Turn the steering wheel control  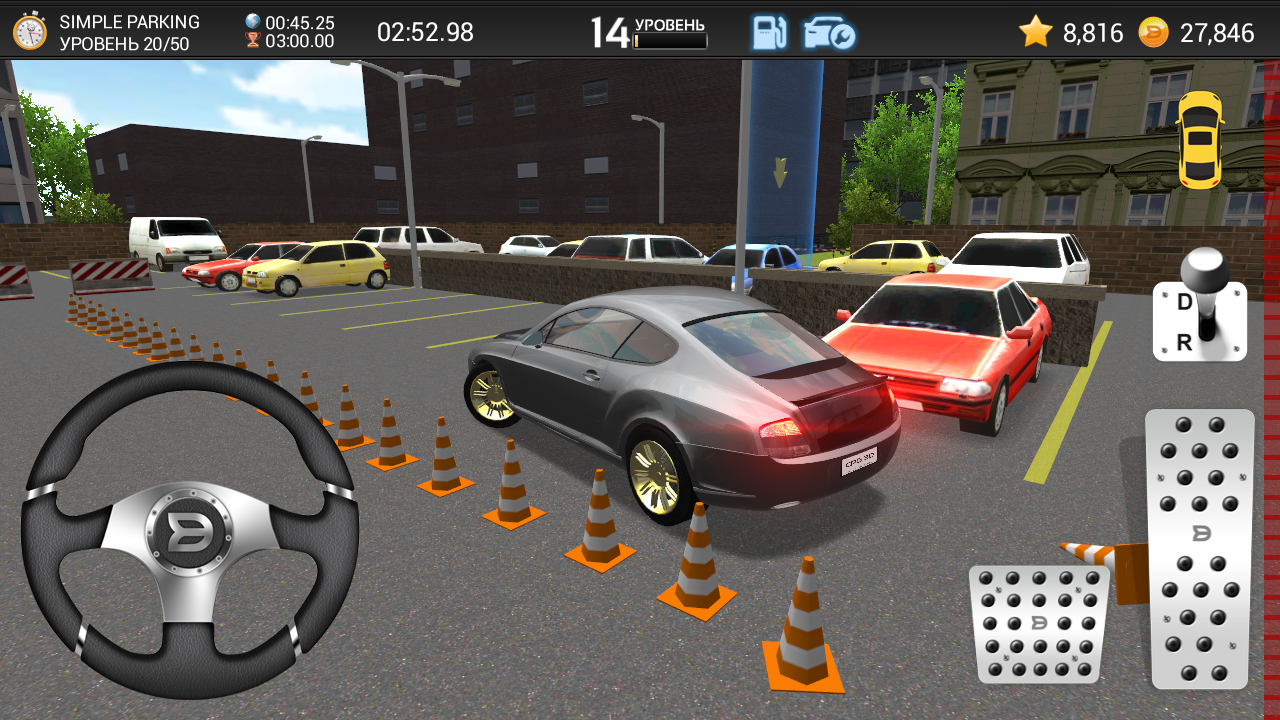click(190, 530)
